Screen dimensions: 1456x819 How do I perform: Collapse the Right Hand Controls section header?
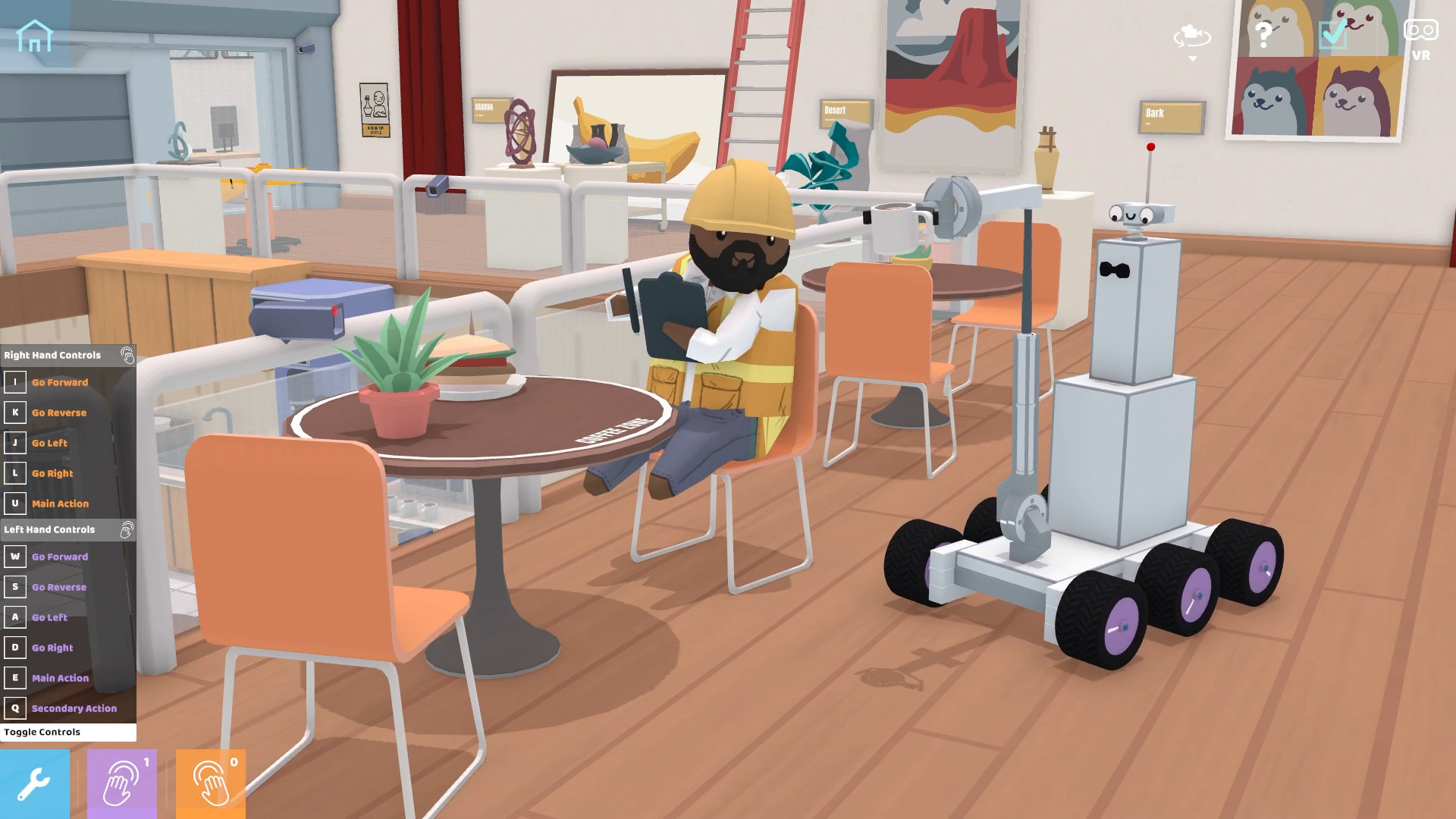[x=53, y=355]
